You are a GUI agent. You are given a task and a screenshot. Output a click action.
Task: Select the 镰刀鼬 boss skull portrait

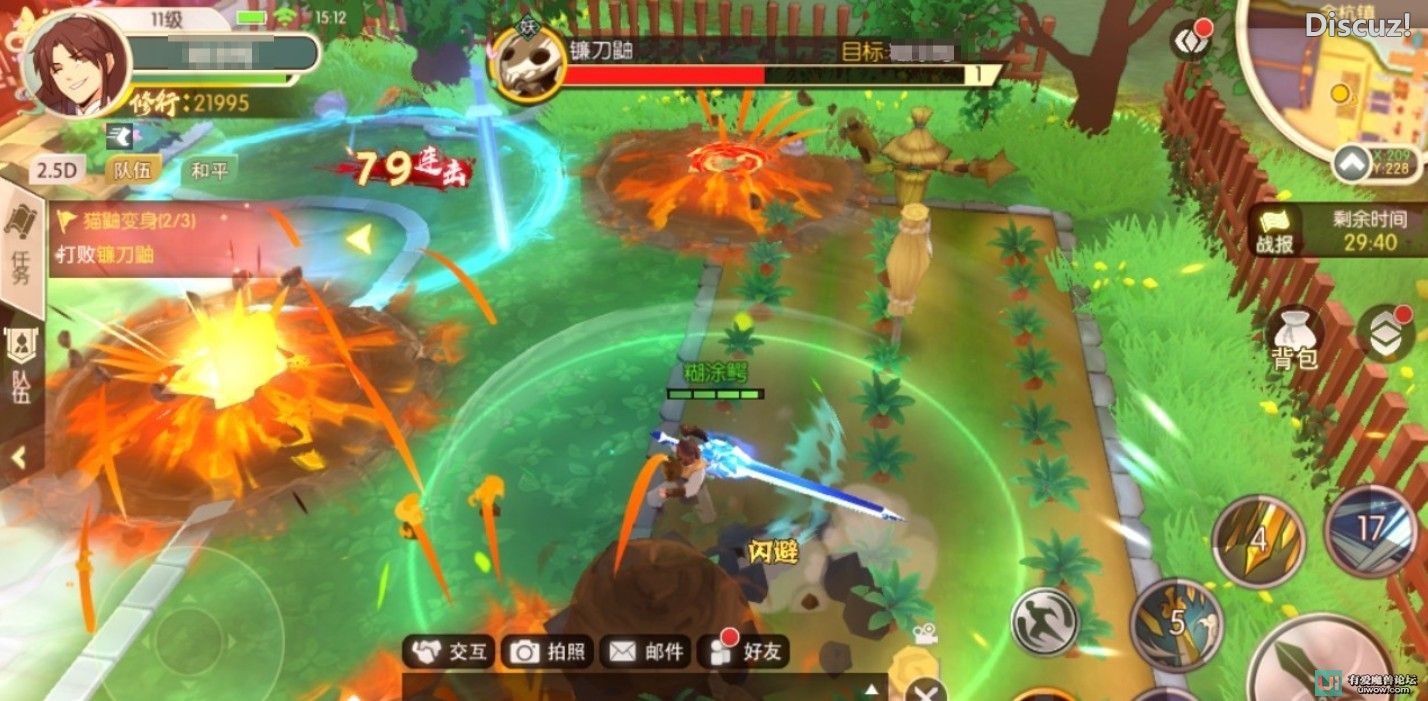tap(528, 65)
